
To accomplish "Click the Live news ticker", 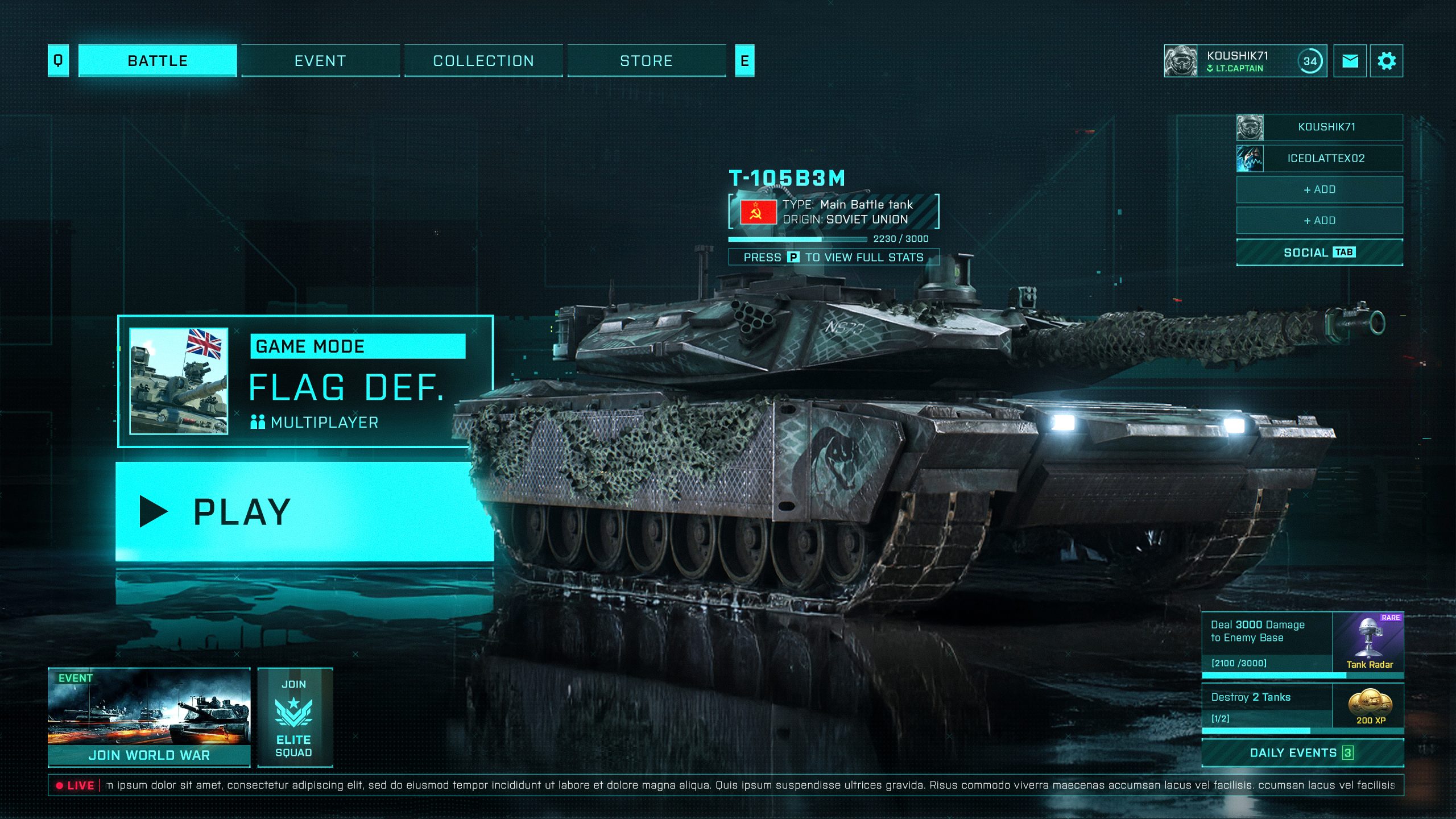I will [726, 785].
